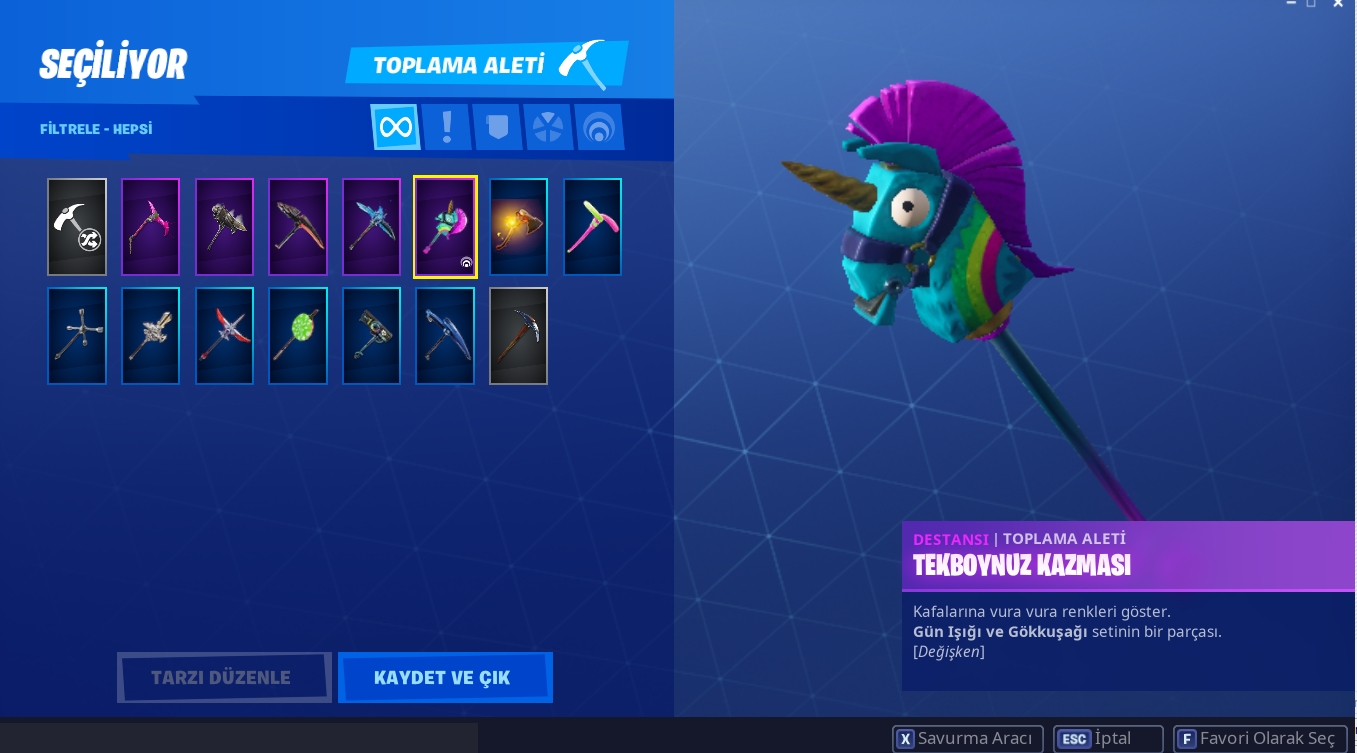Select the blue ice crystal pickaxe
The image size is (1357, 753).
click(x=371, y=227)
